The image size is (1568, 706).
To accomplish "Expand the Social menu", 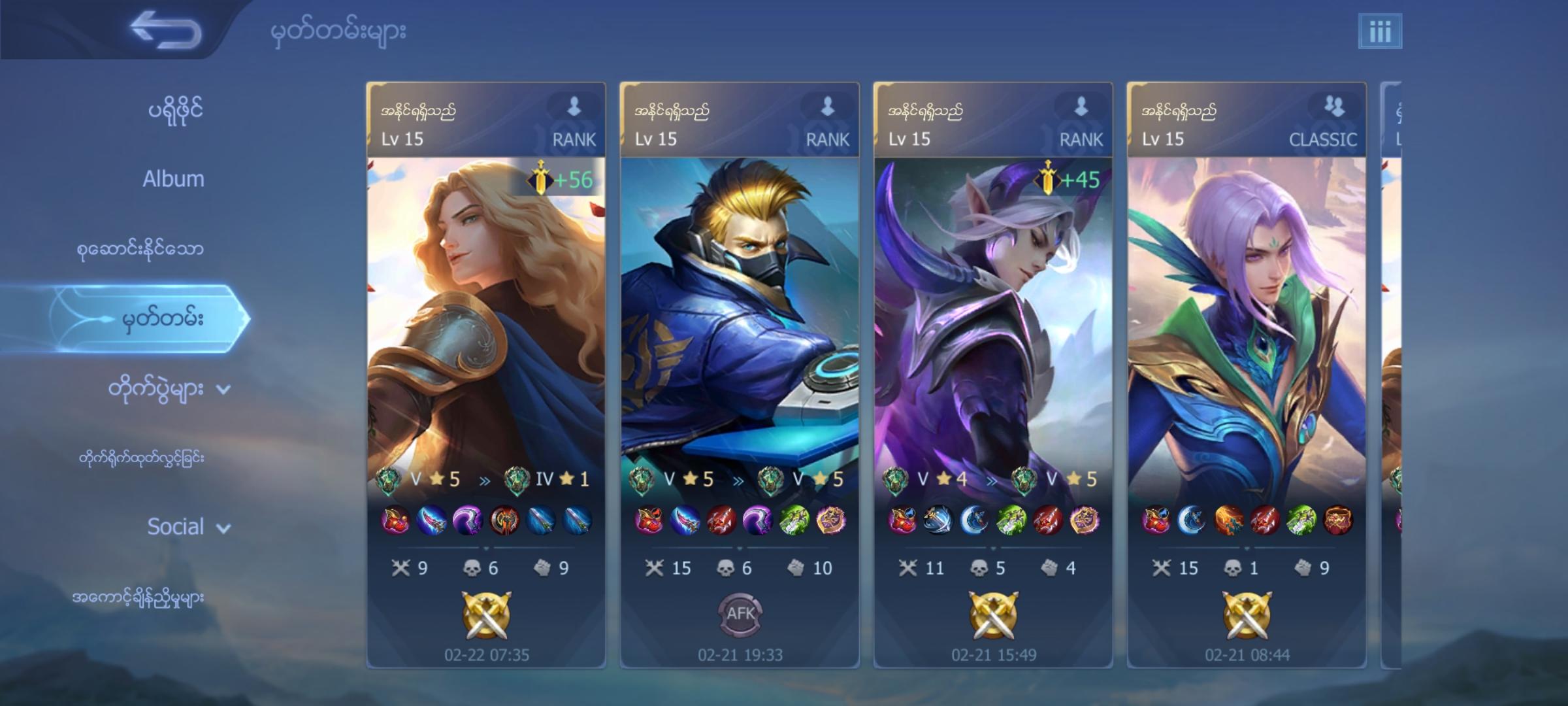I will [x=176, y=527].
